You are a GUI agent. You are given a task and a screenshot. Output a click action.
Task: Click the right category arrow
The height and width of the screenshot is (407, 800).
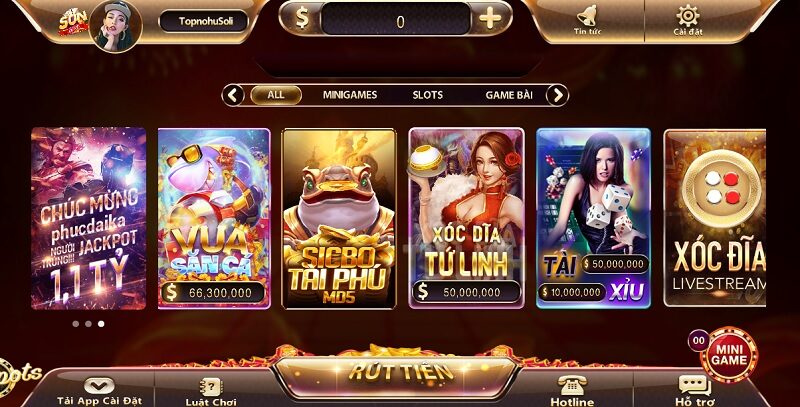558,95
